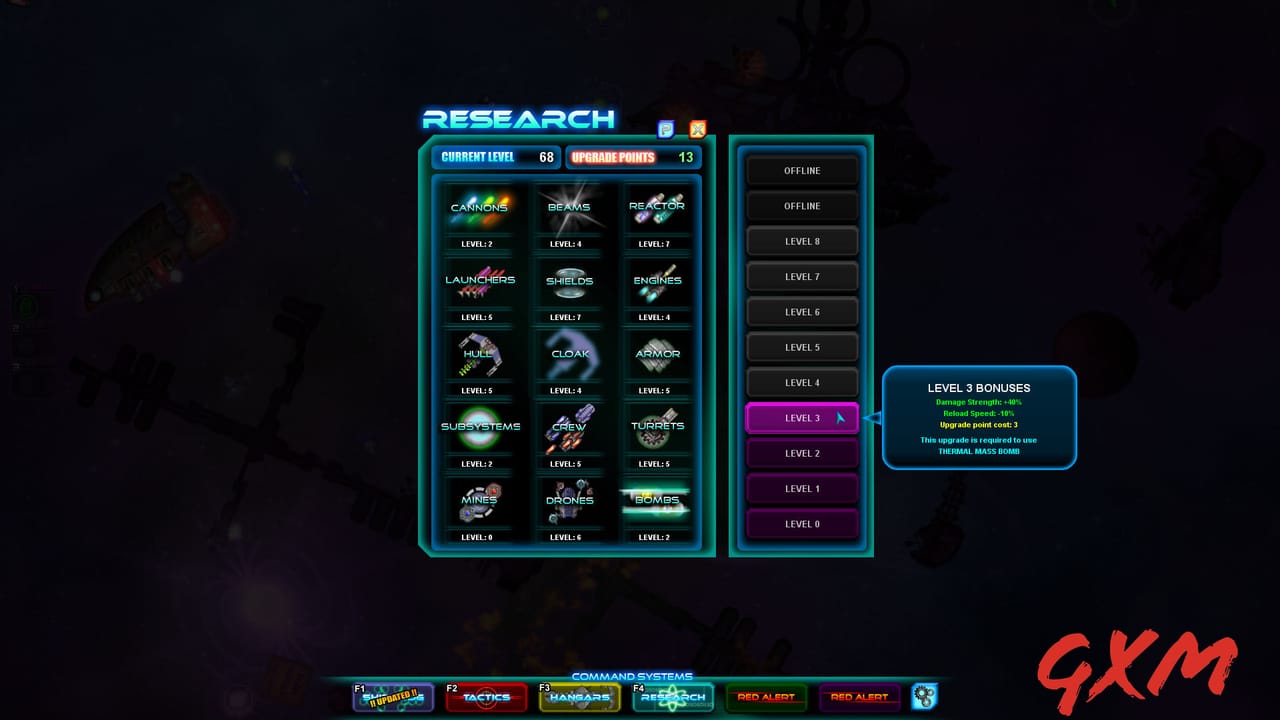Toggle the second Red Alert button
This screenshot has width=1280, height=720.
pyautogui.click(x=858, y=697)
